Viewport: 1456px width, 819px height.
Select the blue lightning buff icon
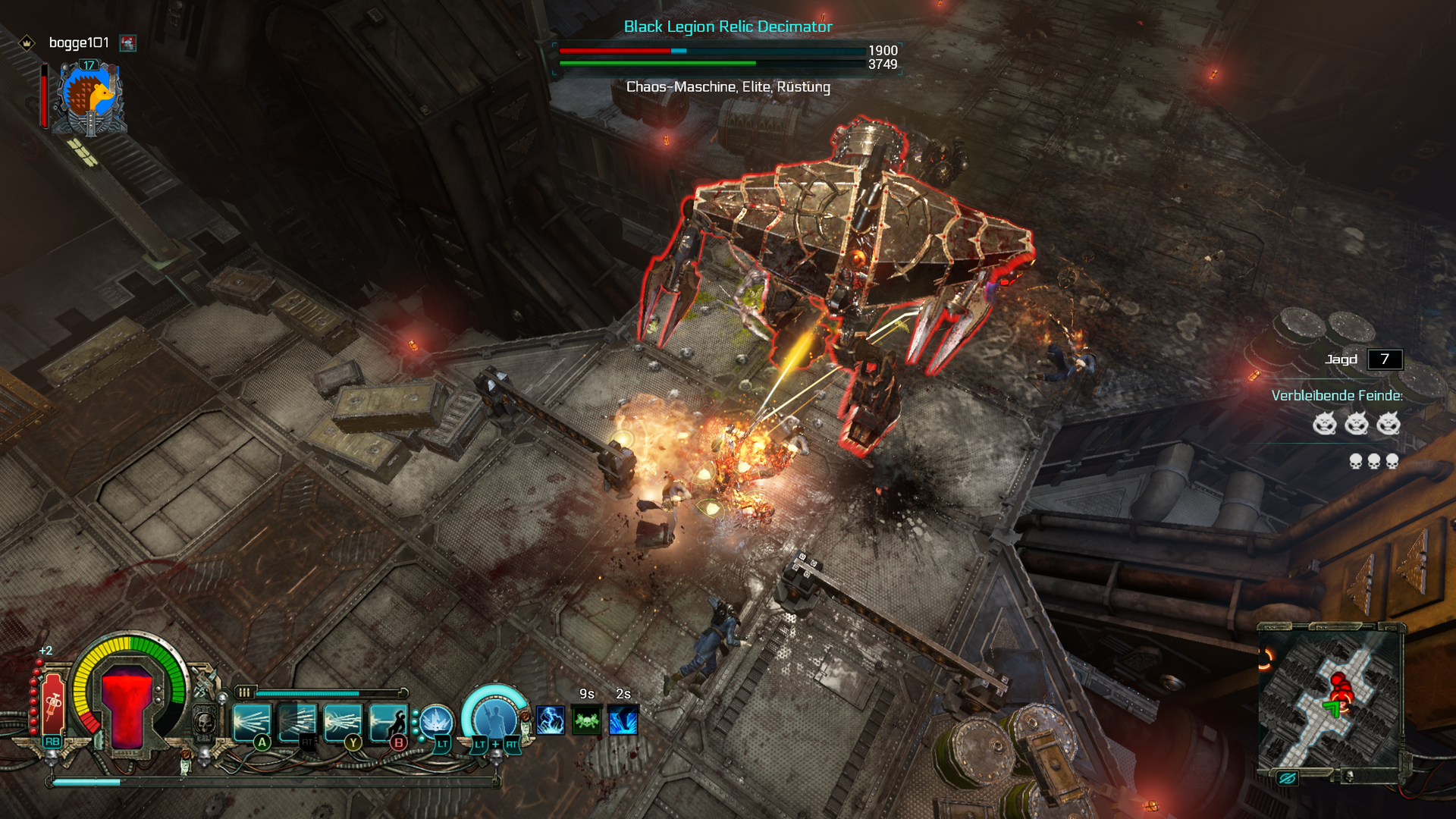pos(551,720)
